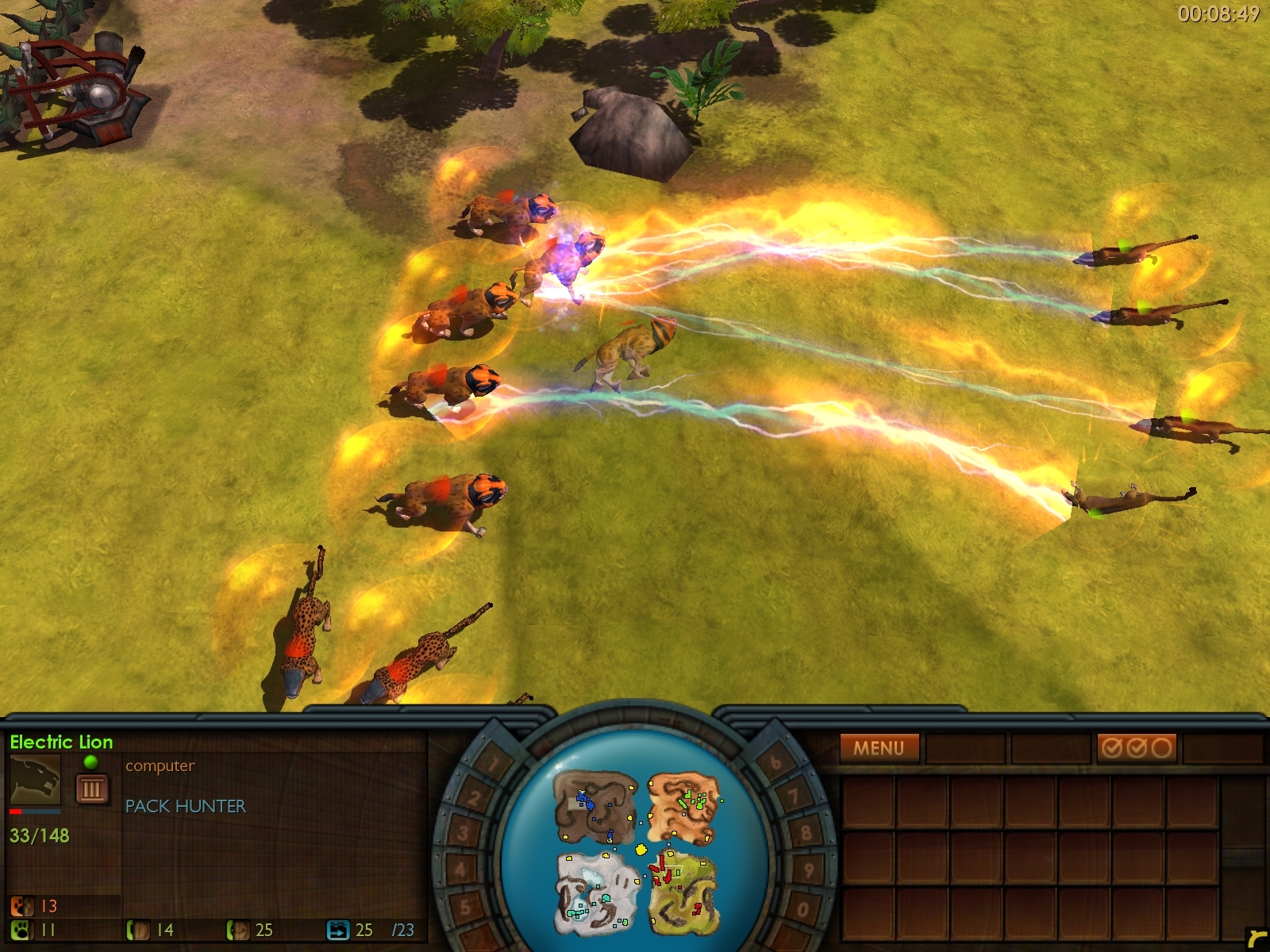Click the yellow corner arrow icon
Screen dimensions: 1270x952
pyautogui.click(x=1256, y=939)
